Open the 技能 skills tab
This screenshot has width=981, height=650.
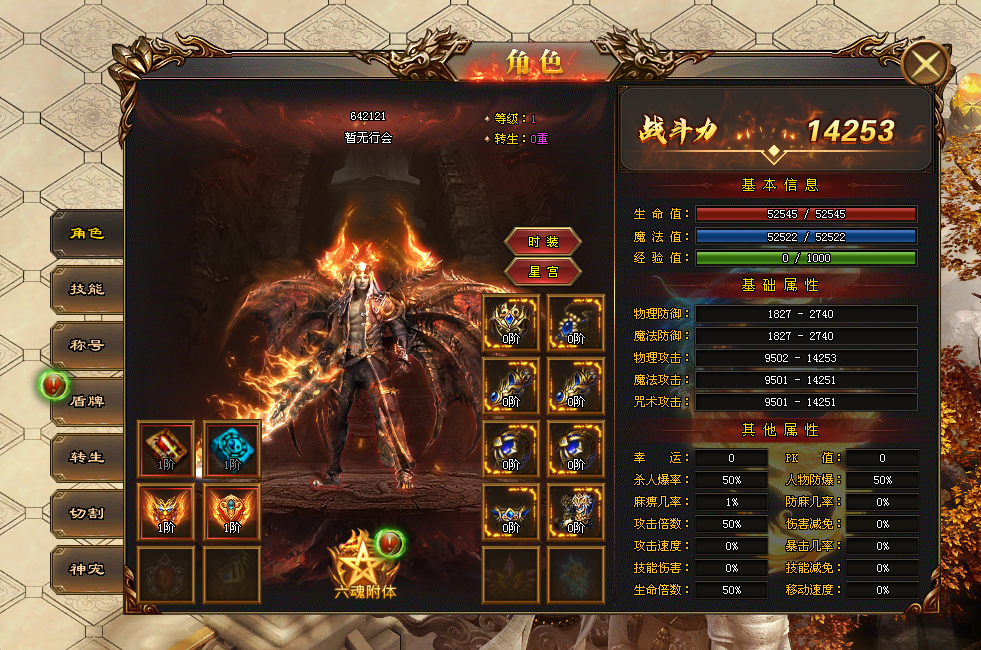click(87, 290)
